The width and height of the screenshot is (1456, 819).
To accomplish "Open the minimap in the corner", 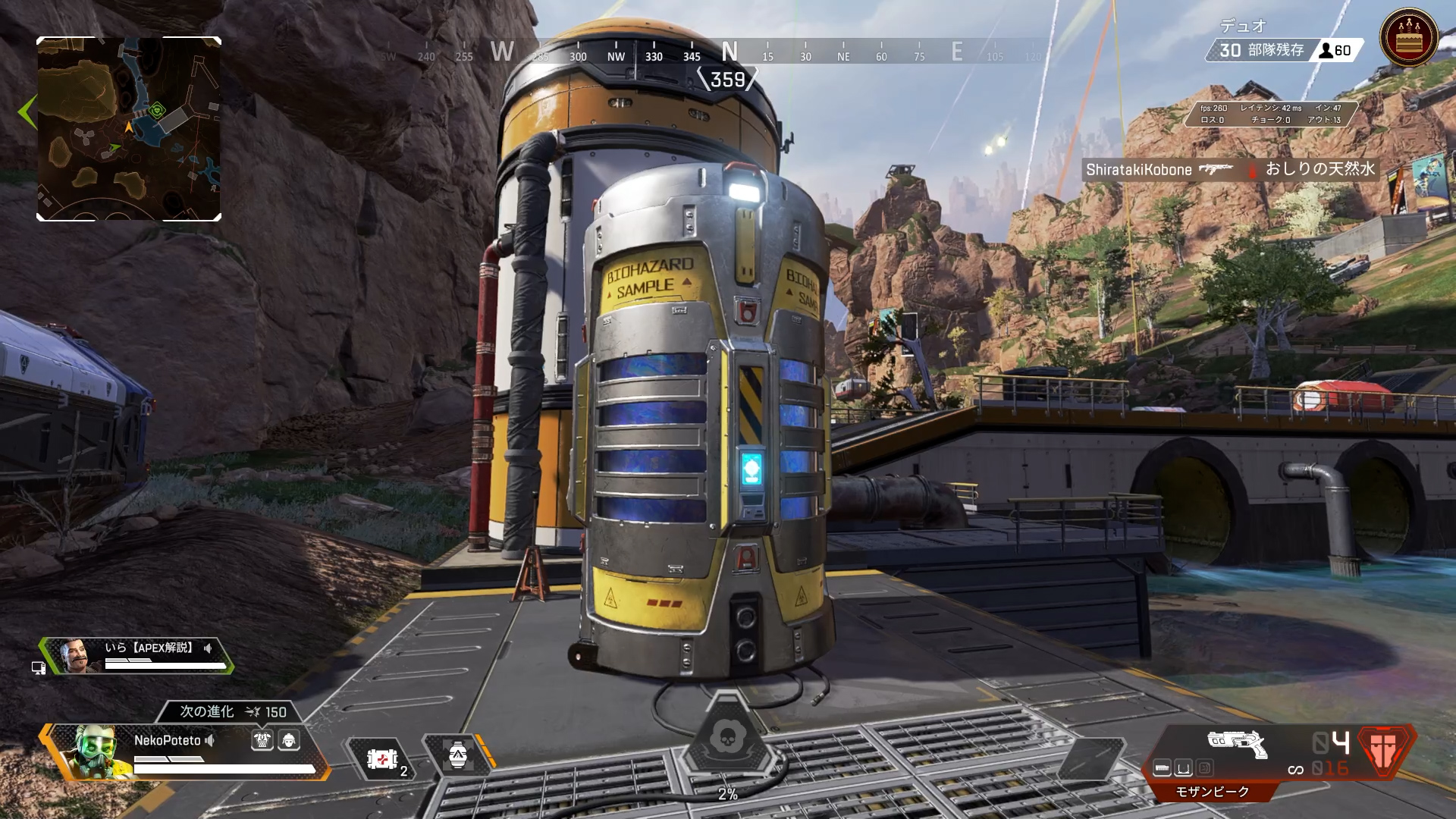I will click(129, 129).
